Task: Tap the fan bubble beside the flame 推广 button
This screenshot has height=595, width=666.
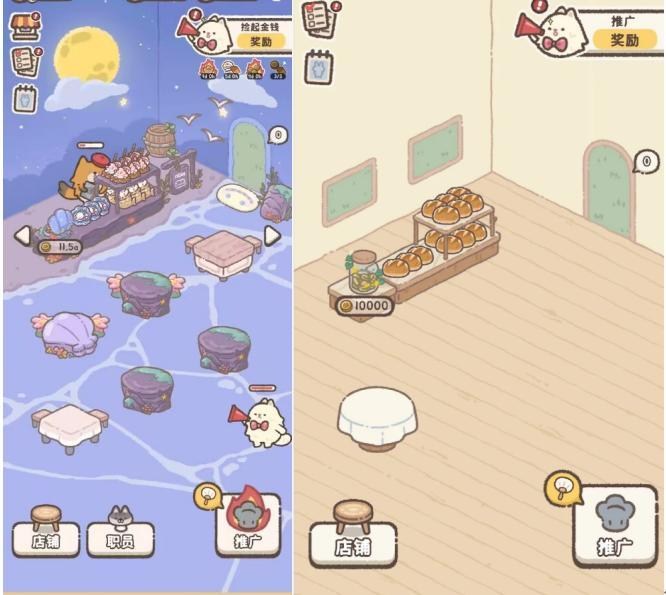Action: [x=206, y=496]
